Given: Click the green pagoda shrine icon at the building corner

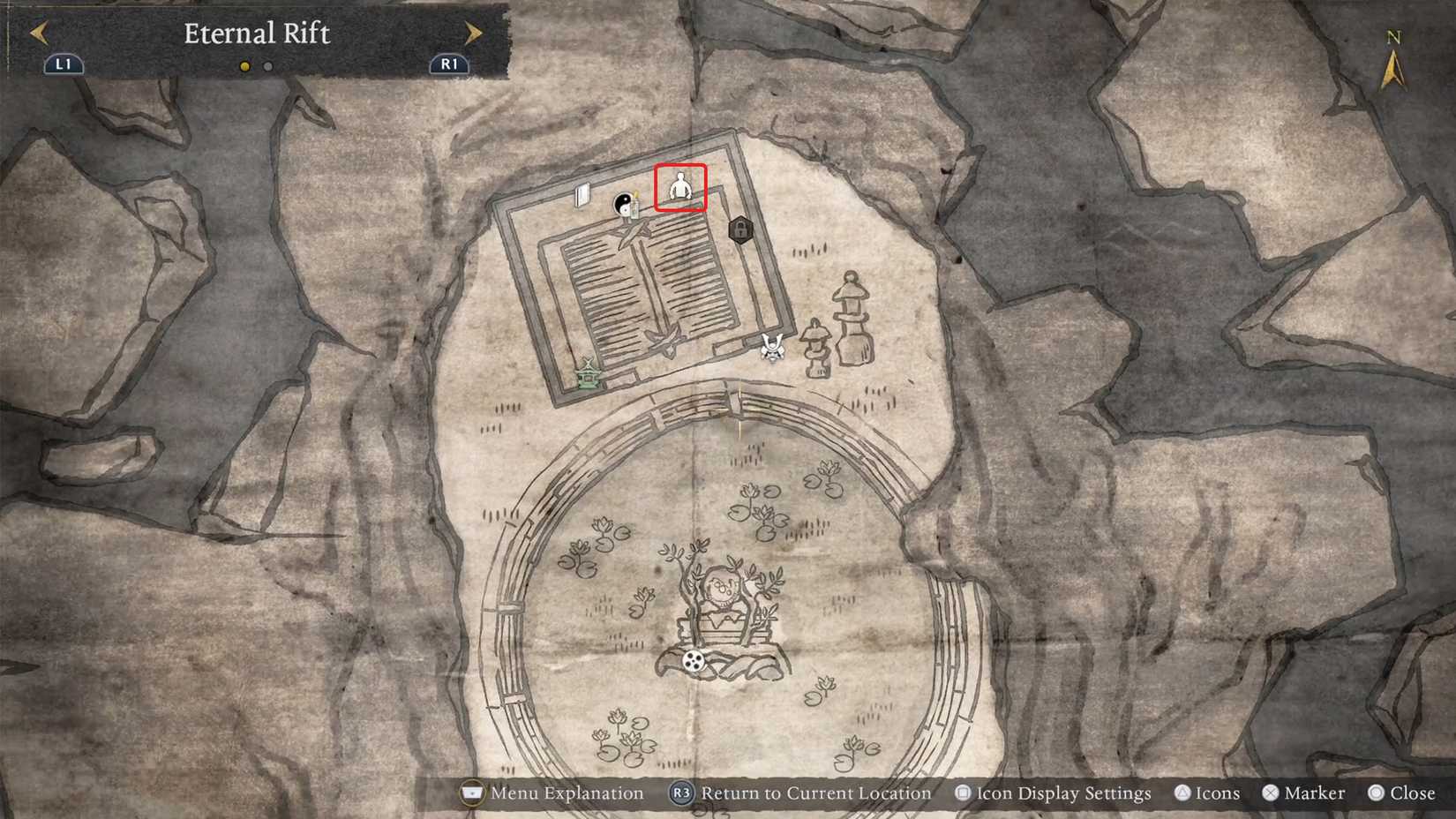Looking at the screenshot, I should [x=587, y=376].
